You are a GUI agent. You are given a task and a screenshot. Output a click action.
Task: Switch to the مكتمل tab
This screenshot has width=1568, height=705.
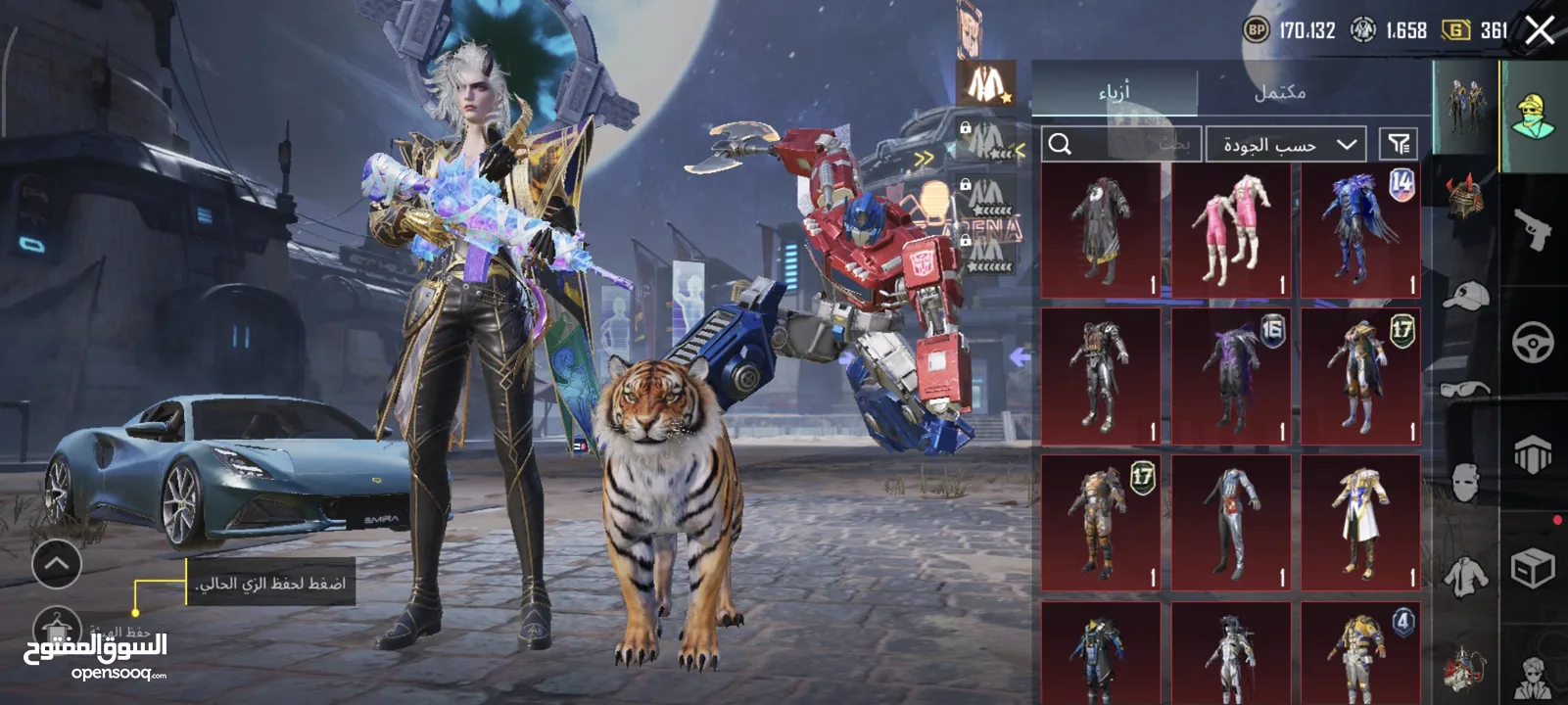(x=1280, y=92)
